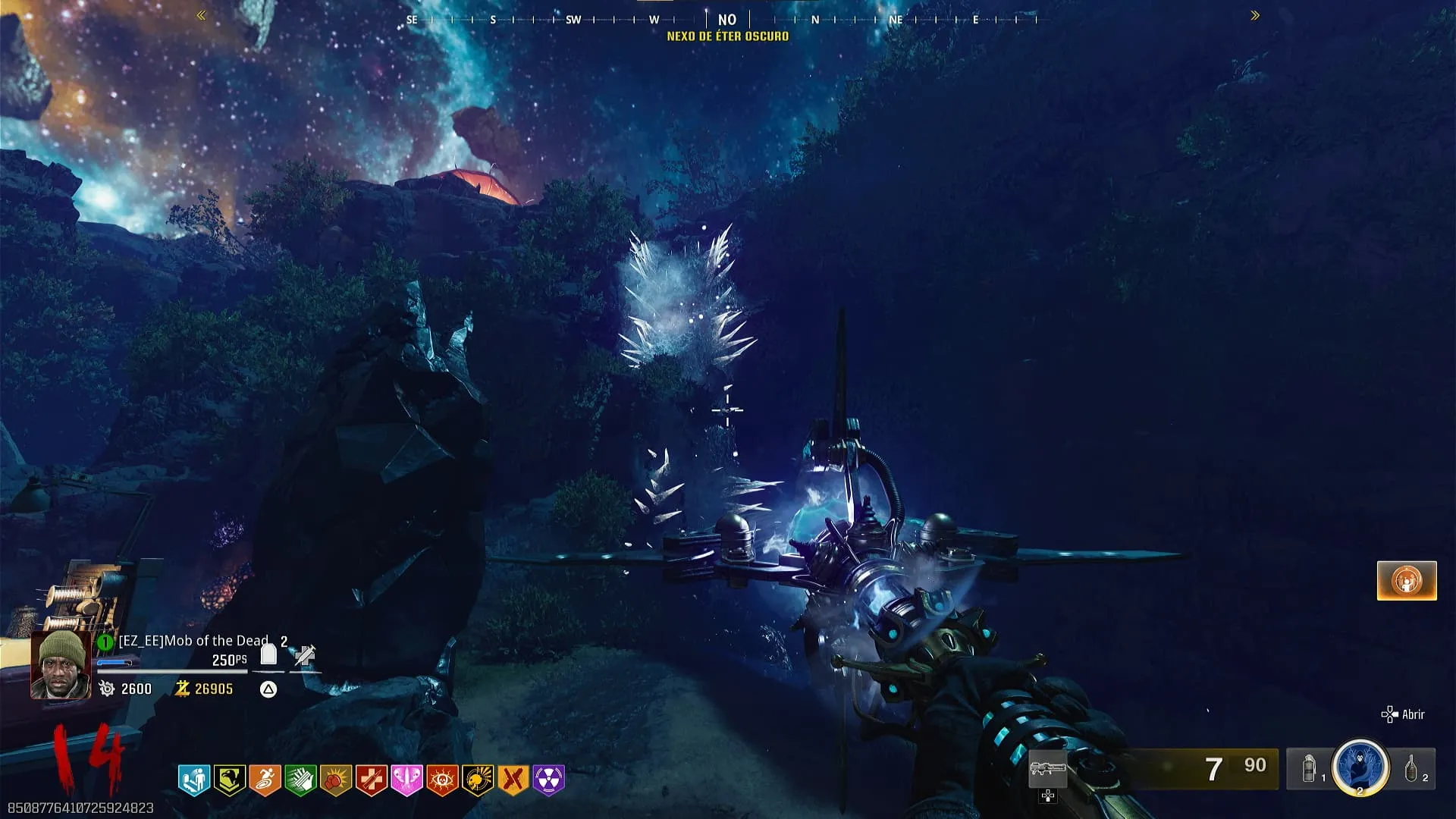The width and height of the screenshot is (1456, 819).
Task: Select the lethal grenade slot
Action: pyautogui.click(x=1411, y=769)
